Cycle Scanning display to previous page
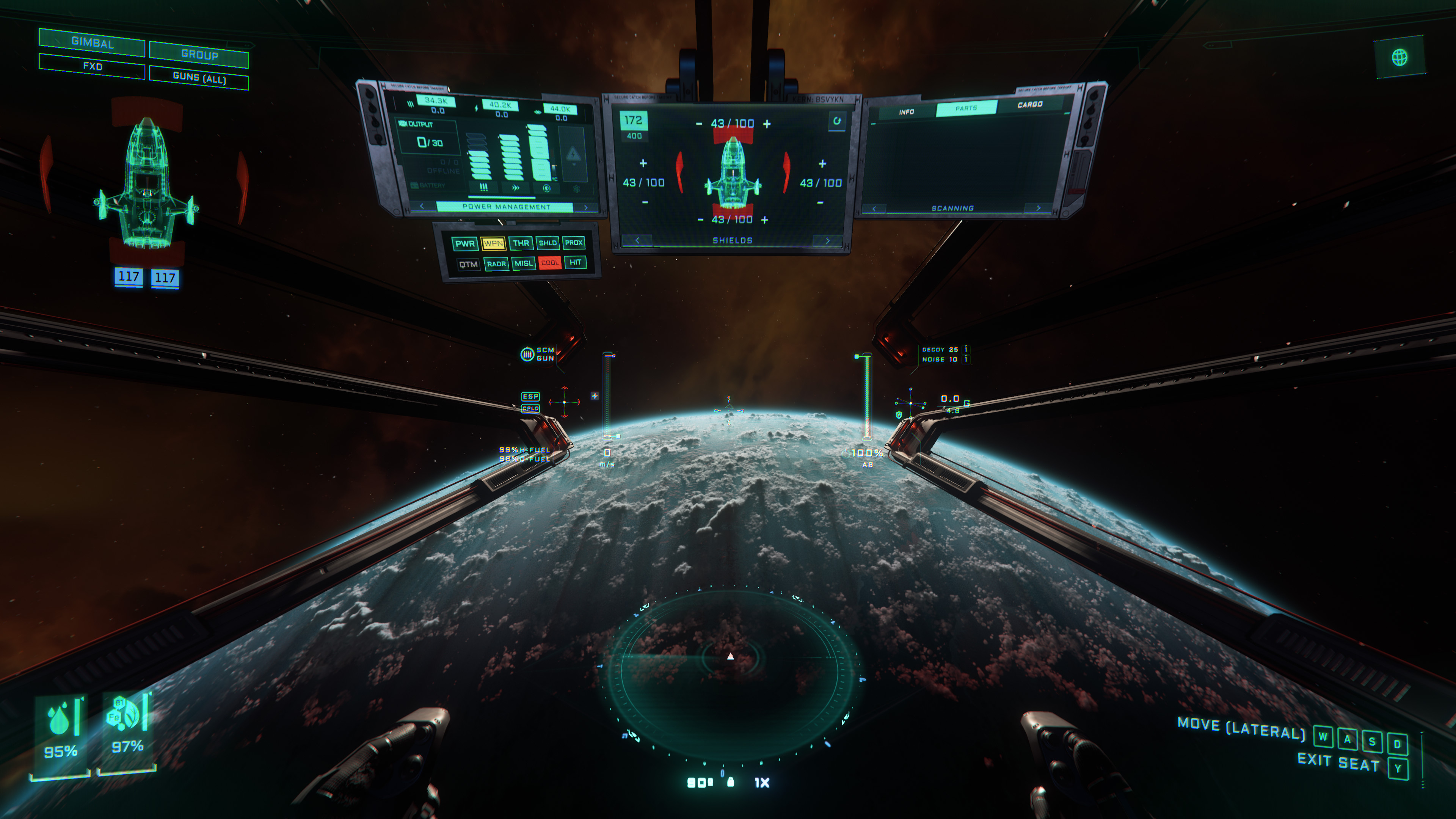The image size is (1456, 819). 874,209
